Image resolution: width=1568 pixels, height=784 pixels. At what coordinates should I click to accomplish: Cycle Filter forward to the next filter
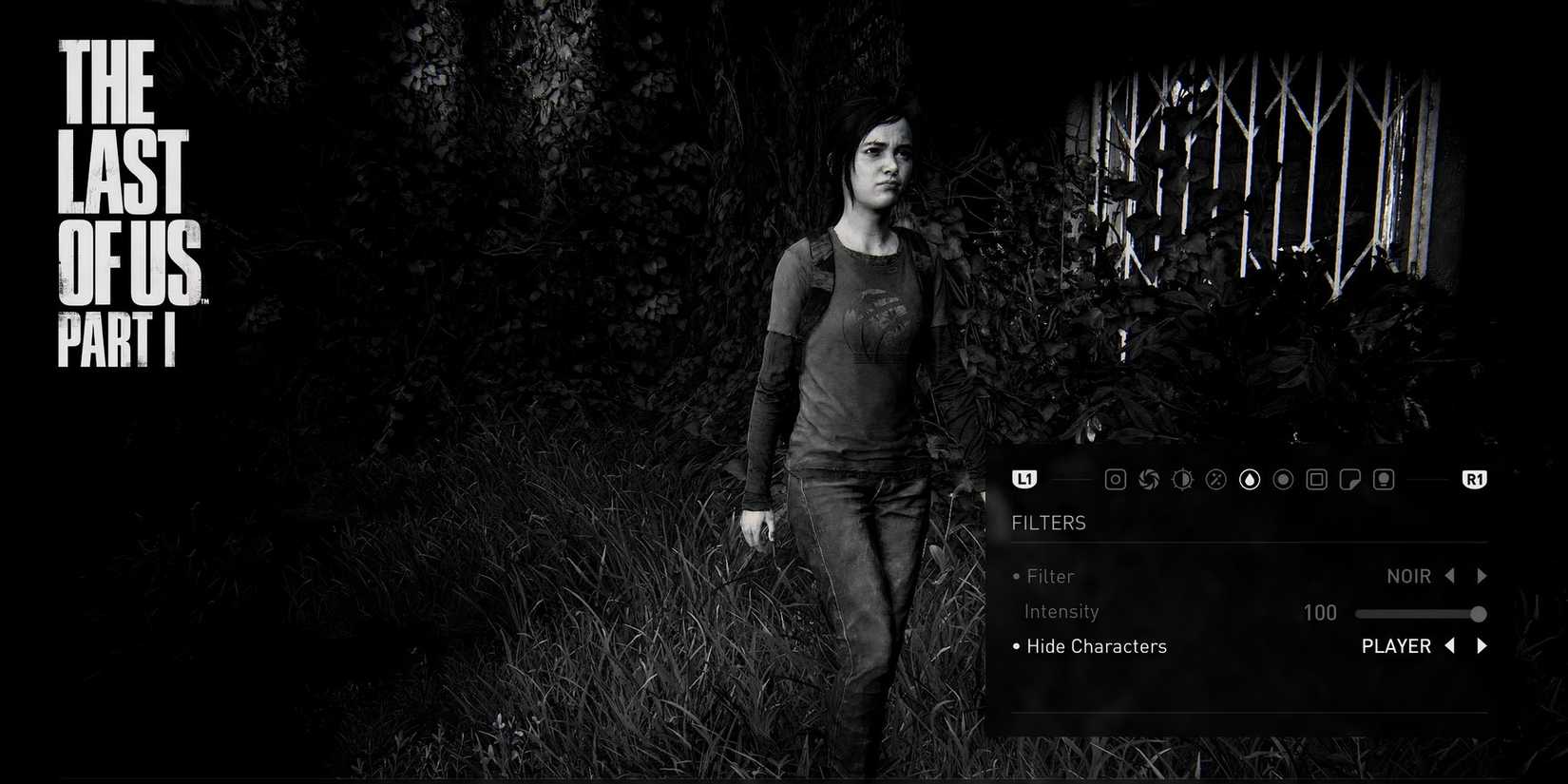tap(1482, 576)
